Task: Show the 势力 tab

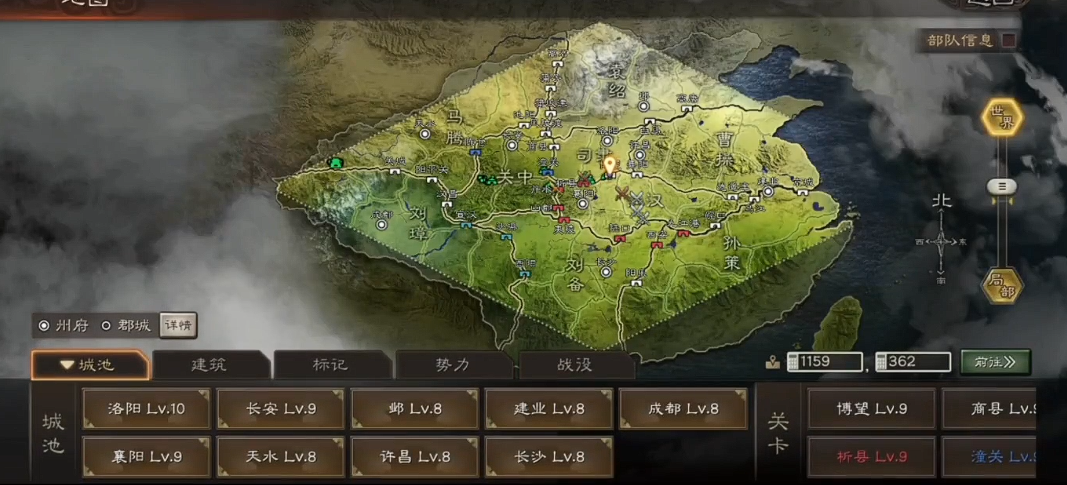Action: pyautogui.click(x=453, y=365)
